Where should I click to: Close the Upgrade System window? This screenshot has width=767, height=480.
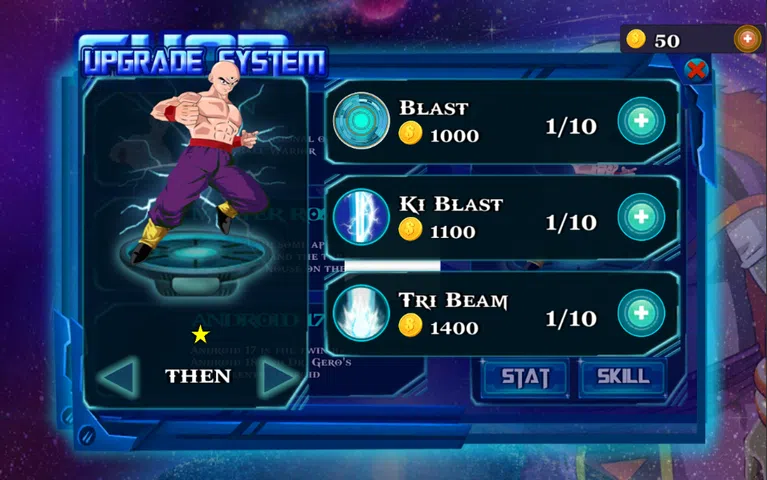click(697, 70)
